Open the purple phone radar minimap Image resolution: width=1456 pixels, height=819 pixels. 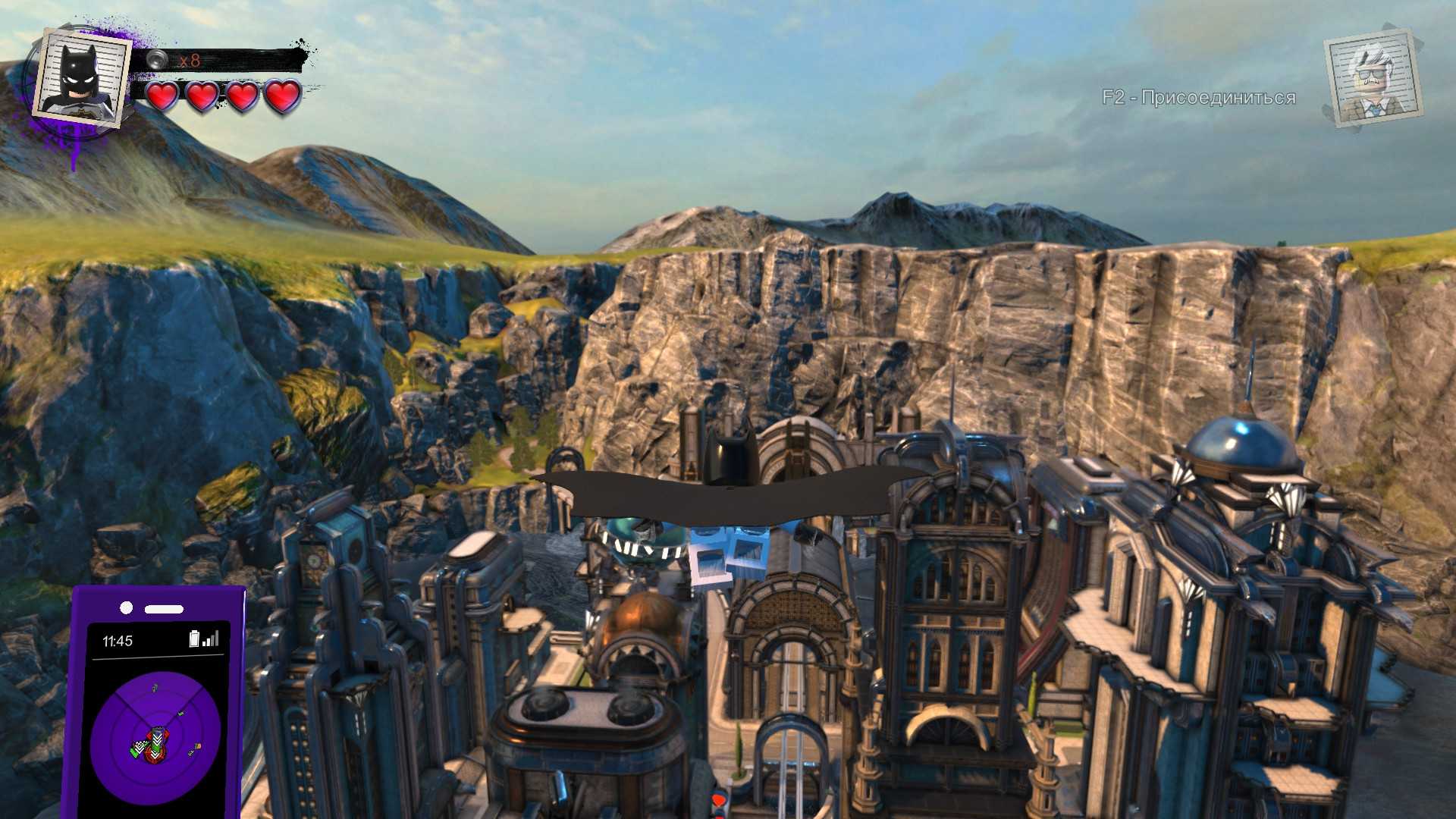pyautogui.click(x=155, y=737)
